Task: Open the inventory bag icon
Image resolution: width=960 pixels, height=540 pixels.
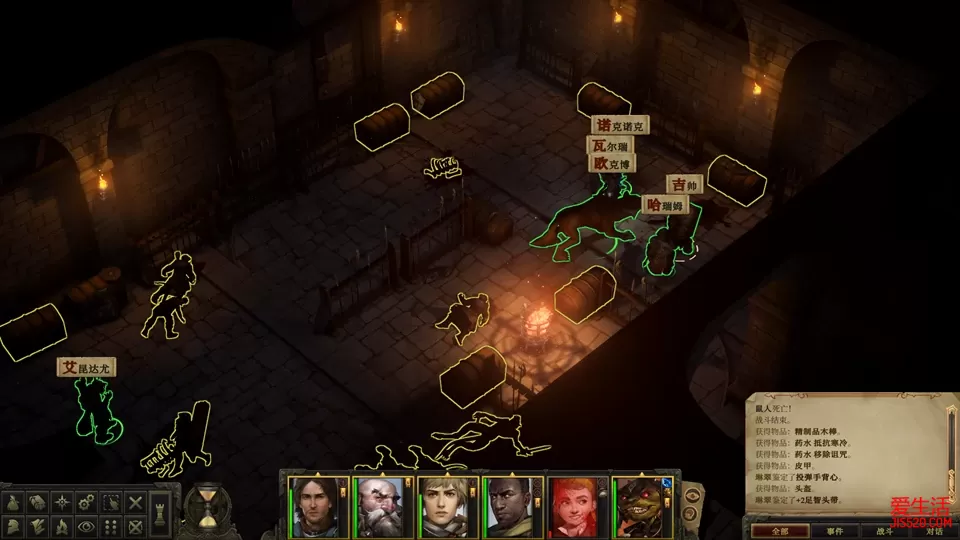Action: coord(13,503)
